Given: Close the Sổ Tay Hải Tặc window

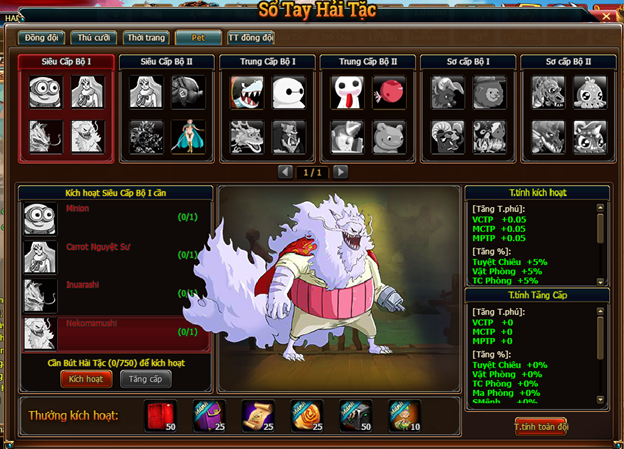Looking at the screenshot, I should click(604, 16).
